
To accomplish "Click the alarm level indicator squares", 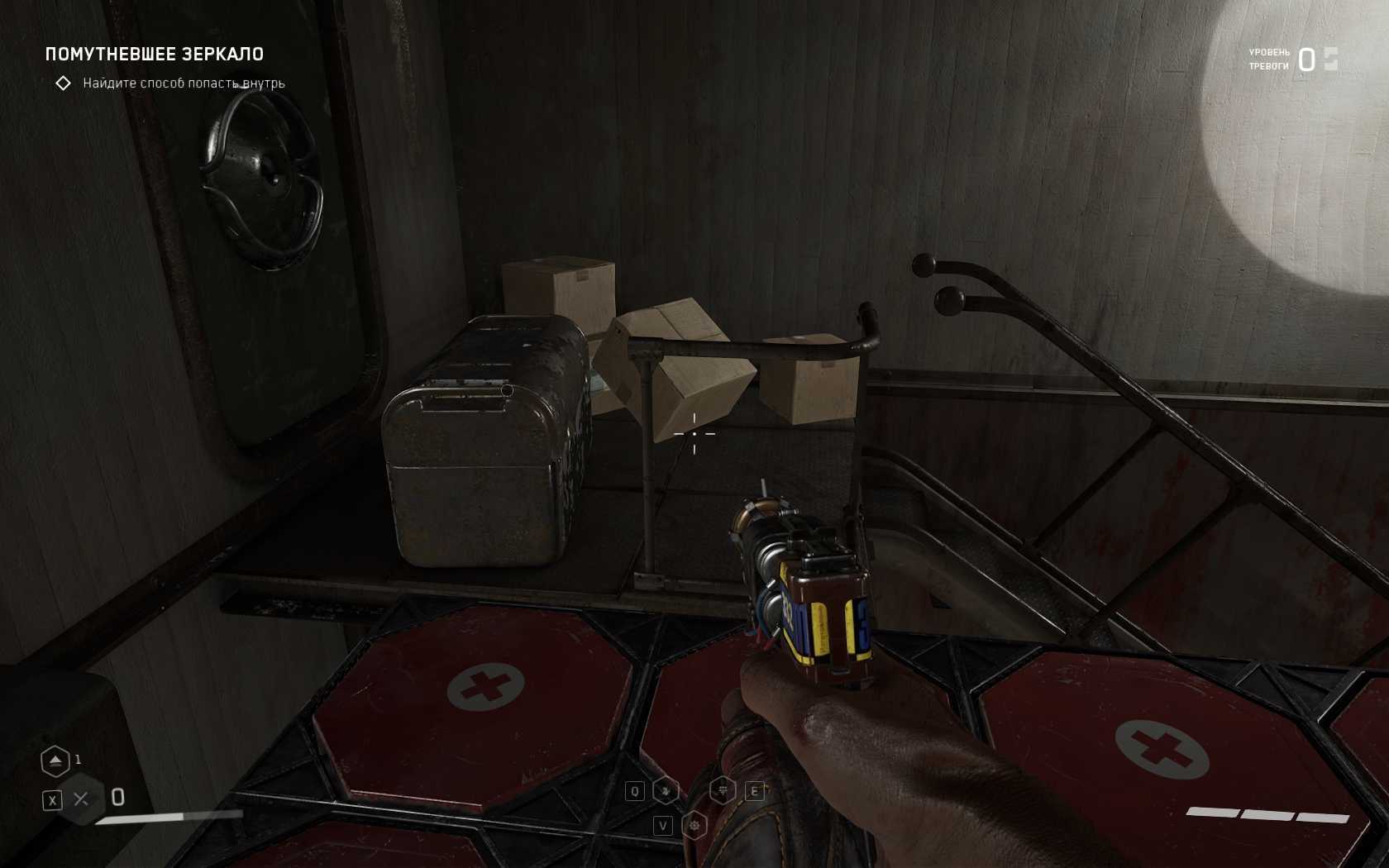I will click(1330, 59).
